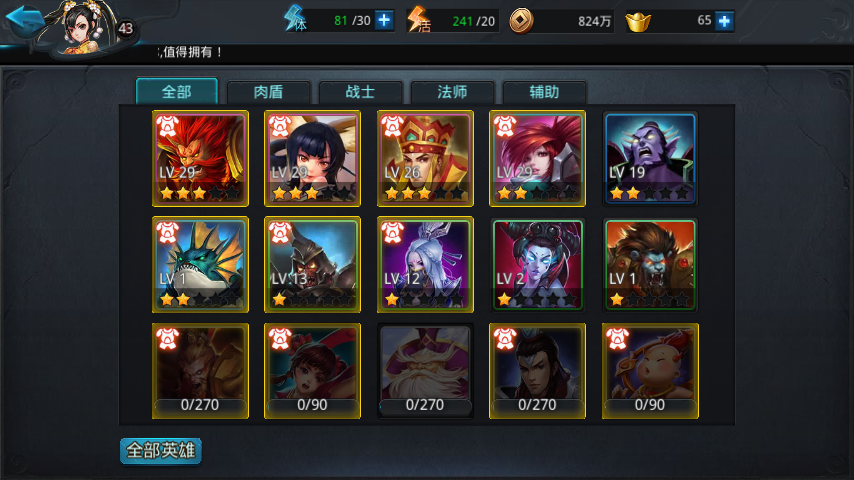
Task: Switch to the 全部 tab
Action: pyautogui.click(x=176, y=92)
